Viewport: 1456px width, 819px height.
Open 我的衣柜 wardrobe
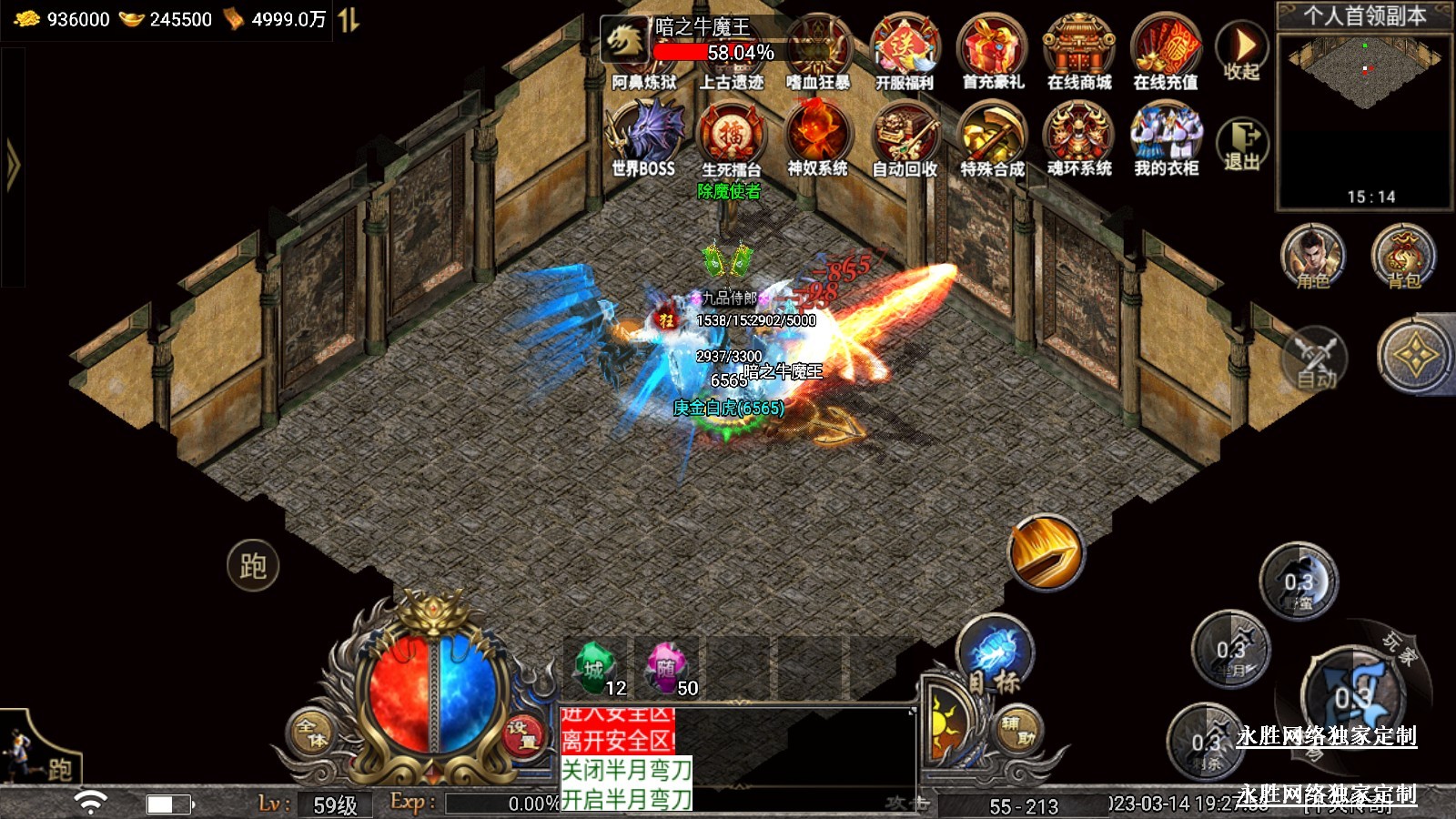point(1166,136)
